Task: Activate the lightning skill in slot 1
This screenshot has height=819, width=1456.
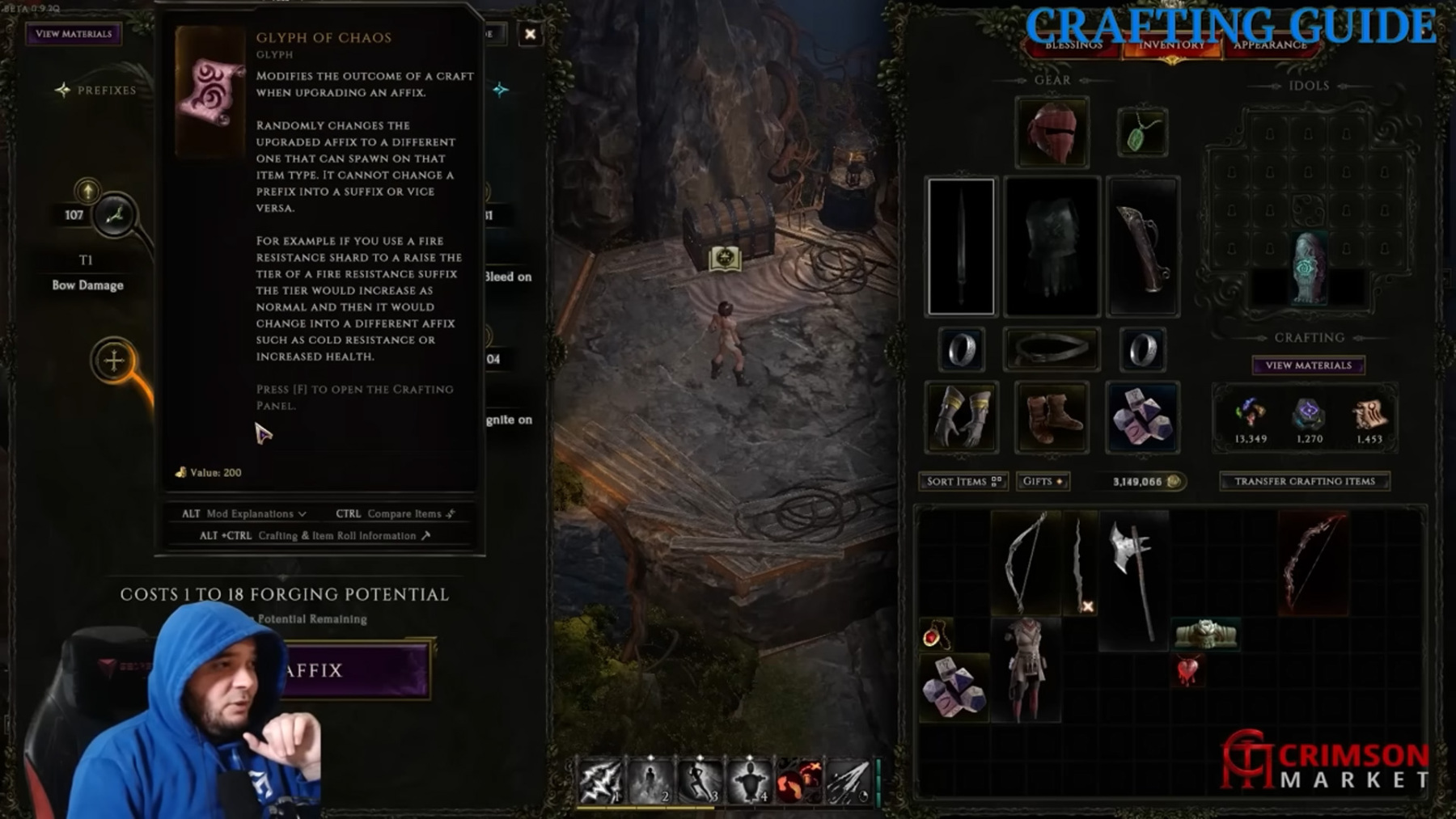Action: coord(600,782)
